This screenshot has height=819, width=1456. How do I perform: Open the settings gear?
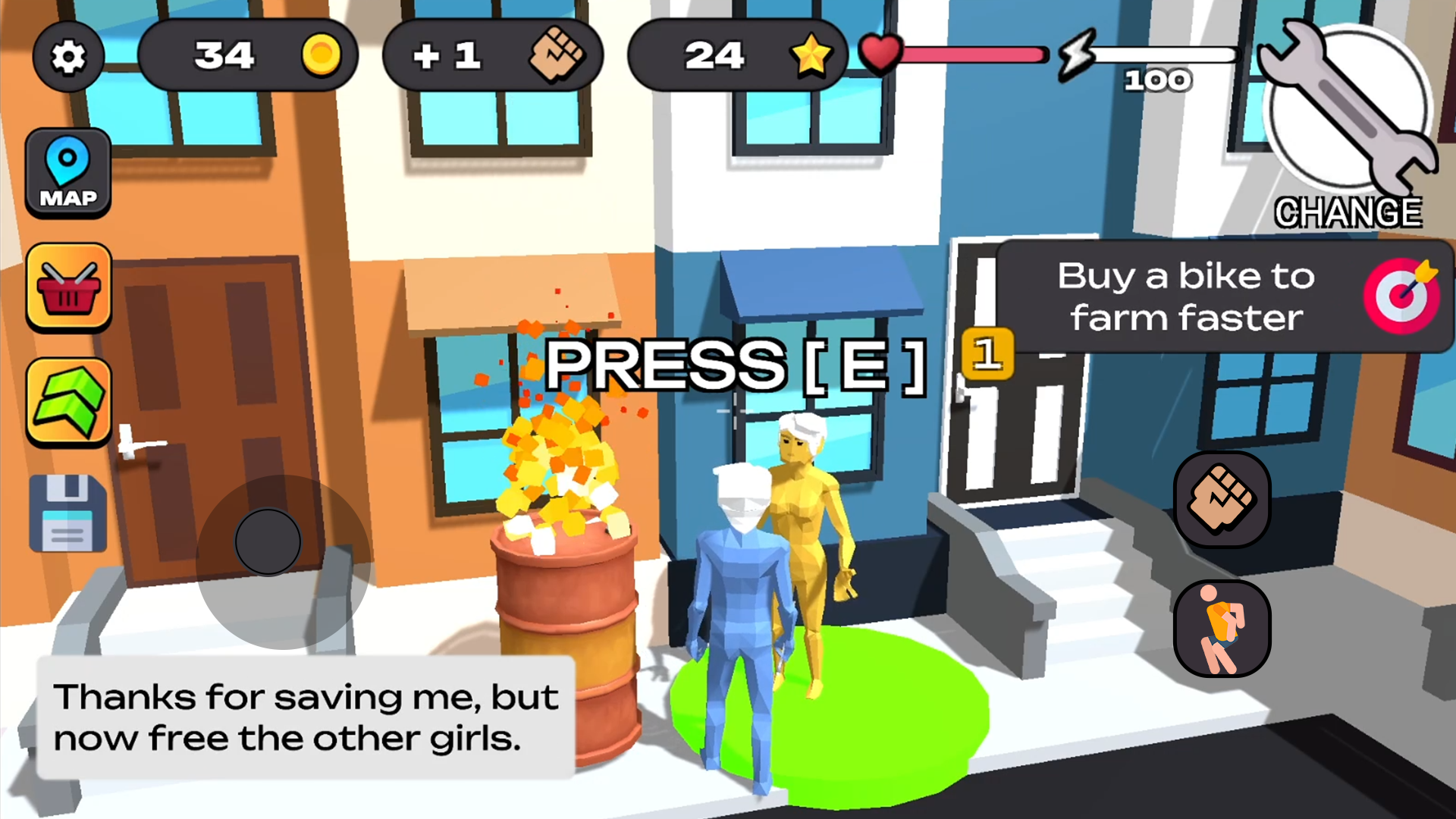pyautogui.click(x=68, y=57)
